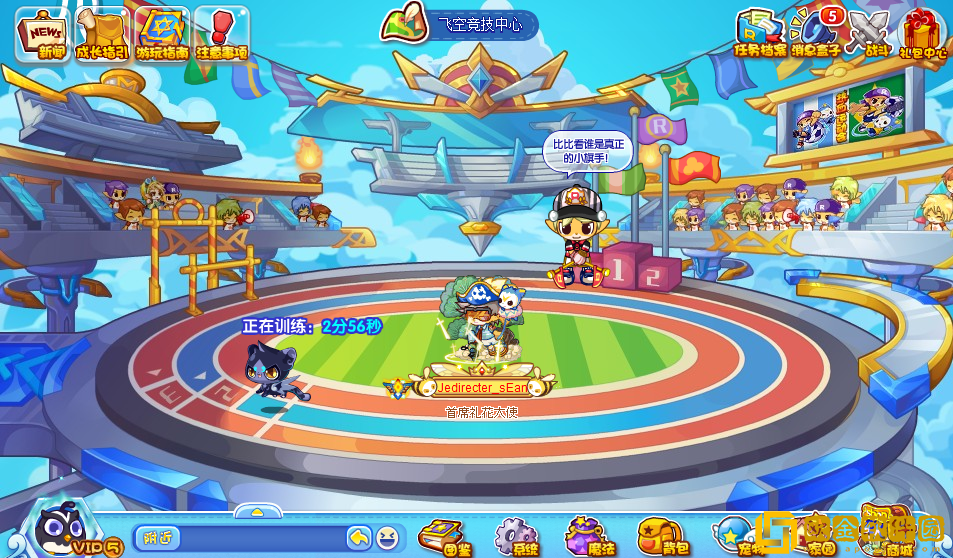Open the task archive (任务档案)

pyautogui.click(x=760, y=32)
